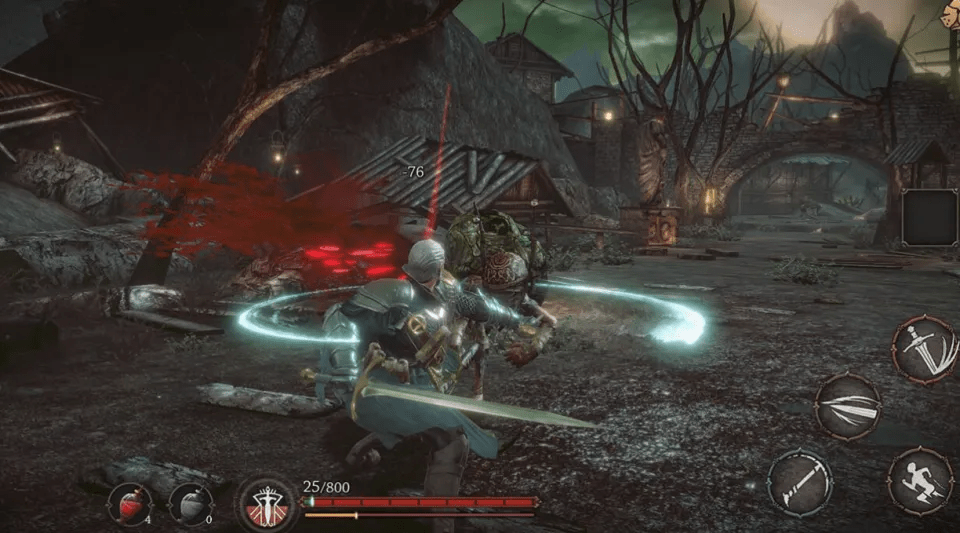Activate the running figure dash button
The width and height of the screenshot is (960, 533).
919,482
